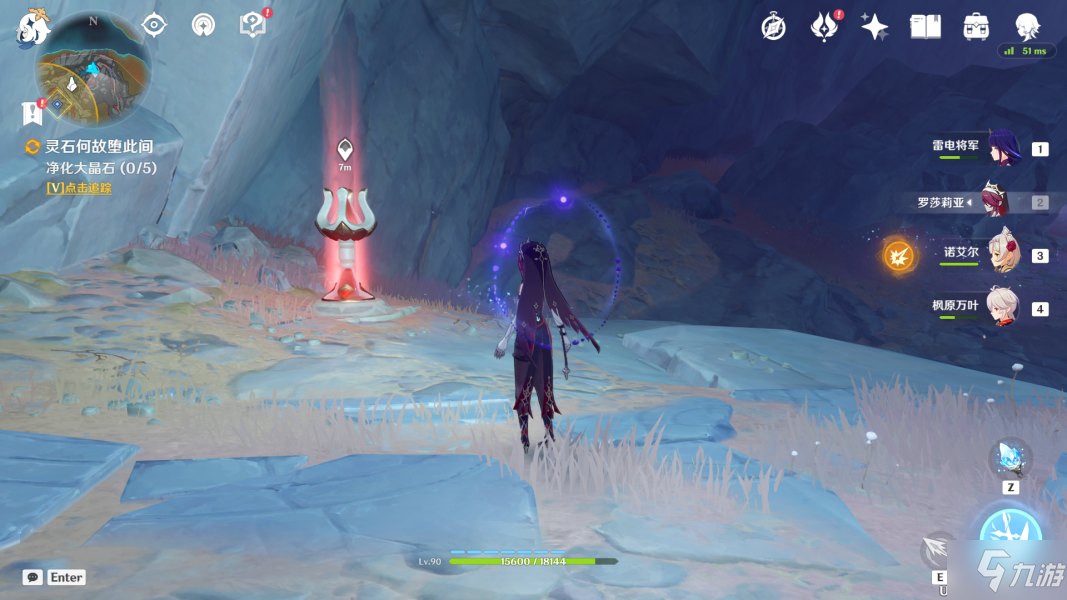Open the backpack inventory
The width and height of the screenshot is (1067, 600).
point(976,27)
